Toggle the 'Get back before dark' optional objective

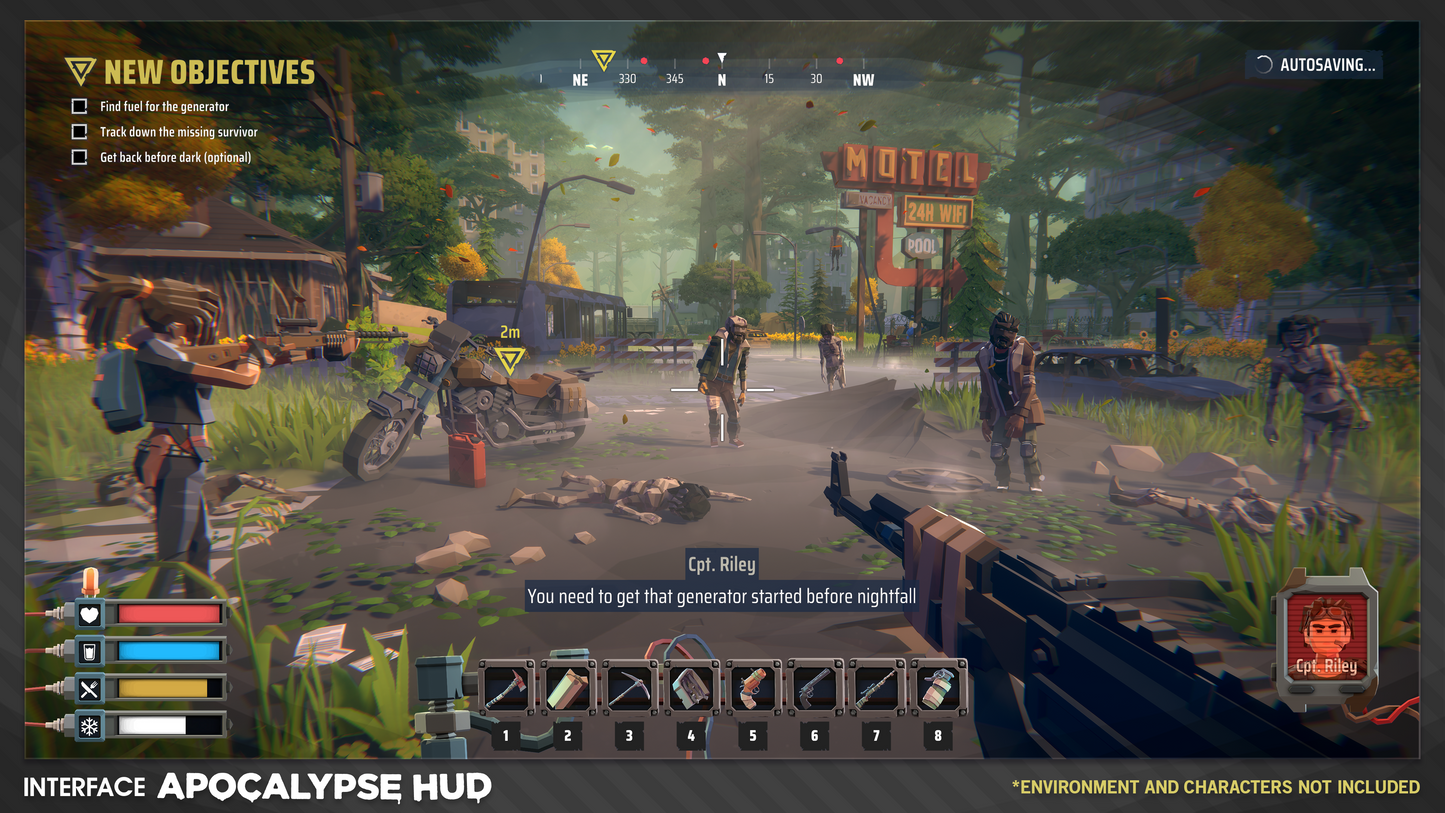80,157
